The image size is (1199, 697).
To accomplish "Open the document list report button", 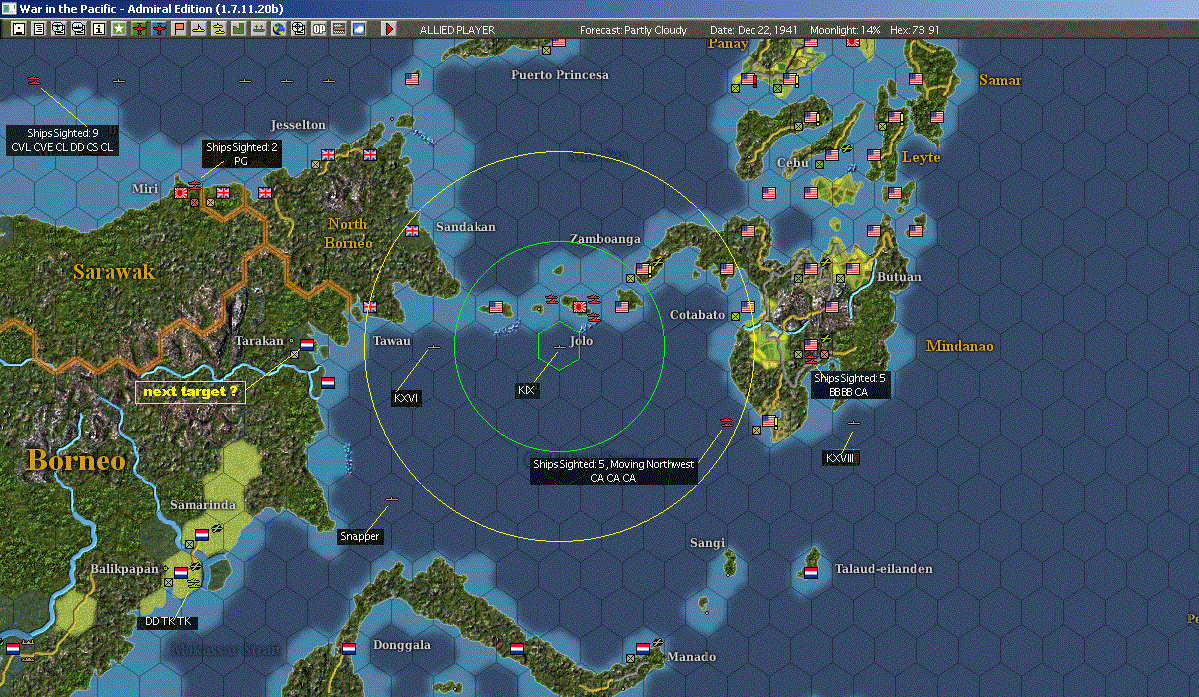I will pos(38,29).
